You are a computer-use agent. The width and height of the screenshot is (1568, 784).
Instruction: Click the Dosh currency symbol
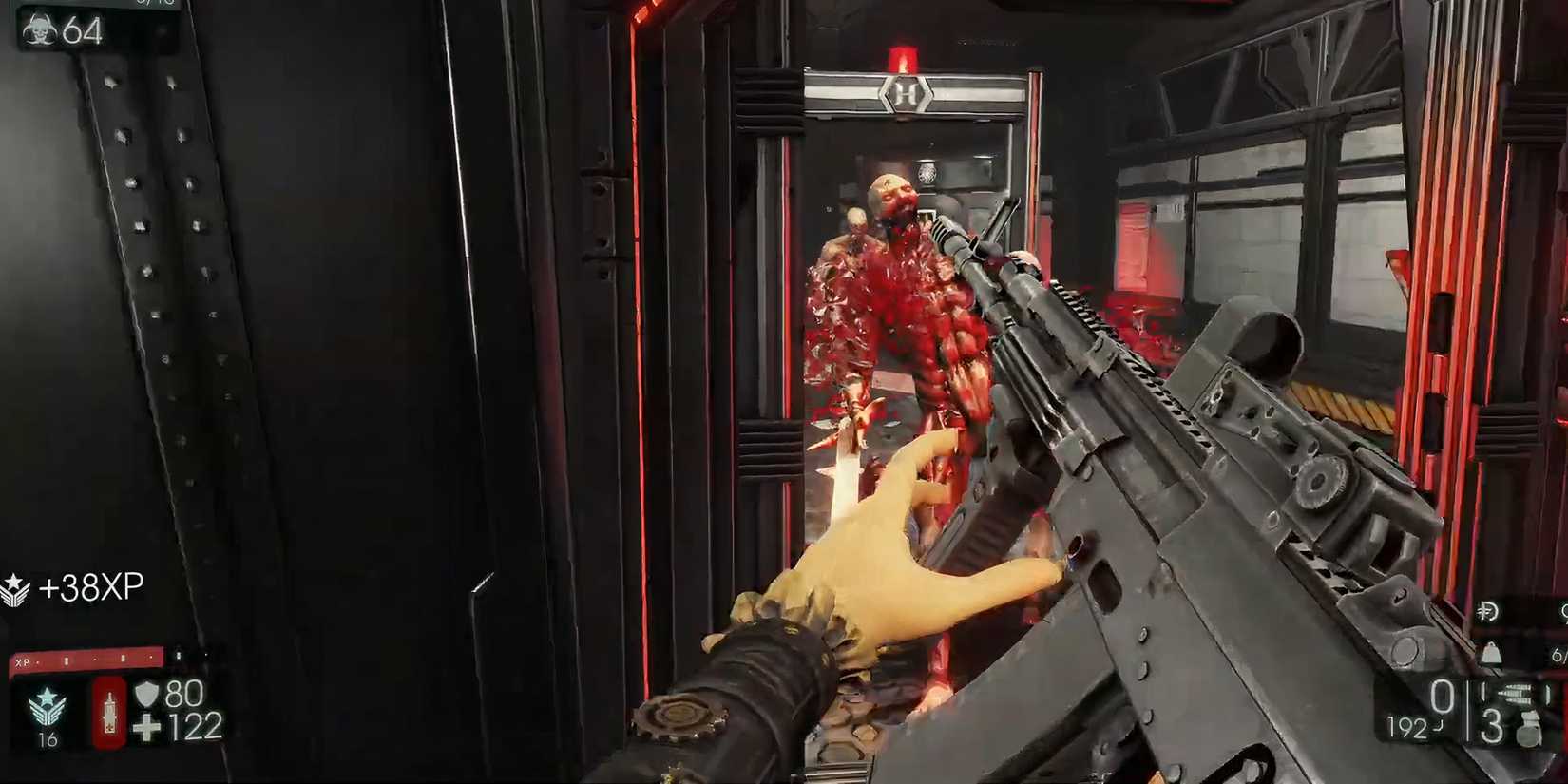(1487, 610)
